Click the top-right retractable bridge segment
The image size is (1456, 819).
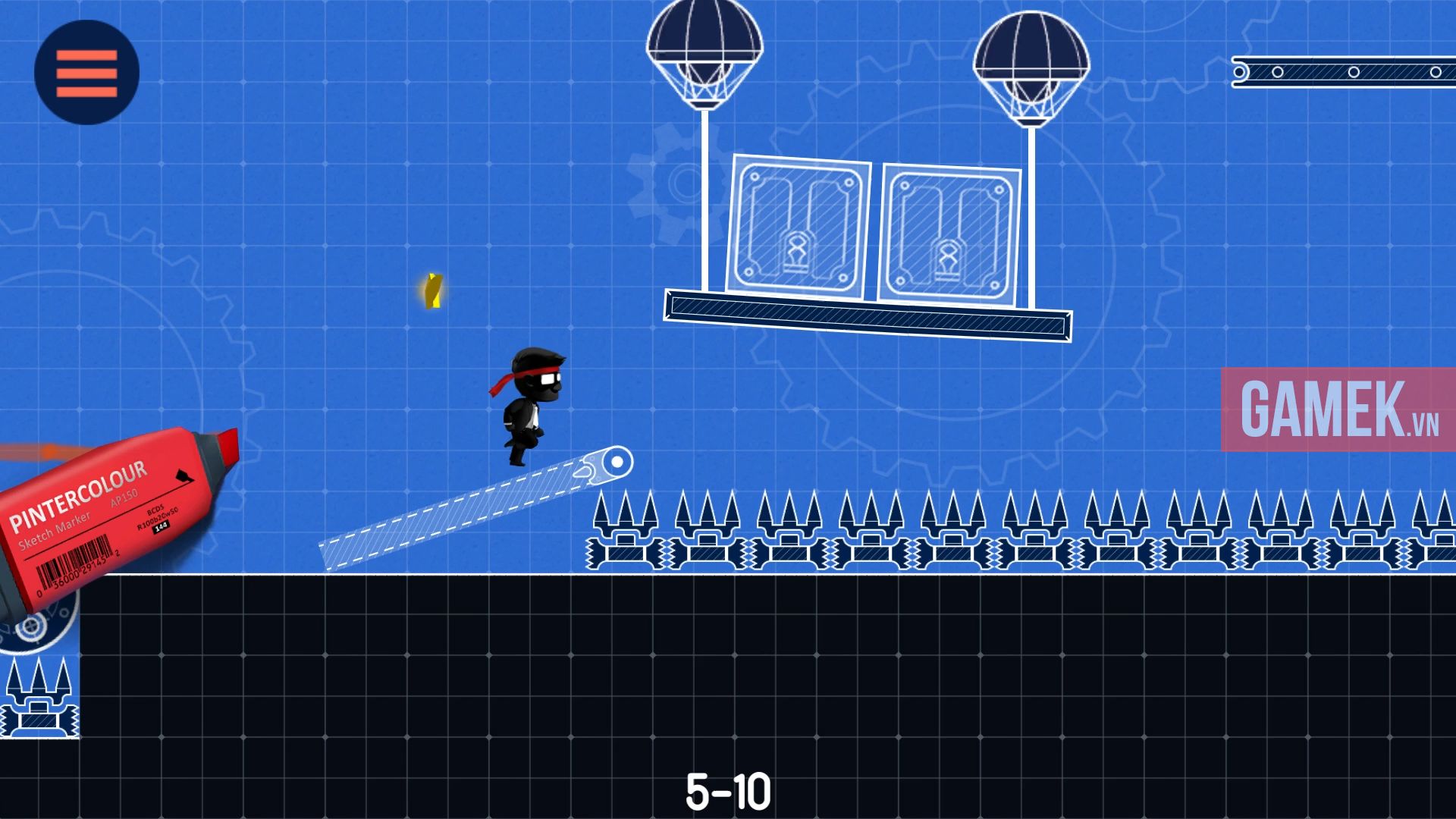click(x=1342, y=72)
